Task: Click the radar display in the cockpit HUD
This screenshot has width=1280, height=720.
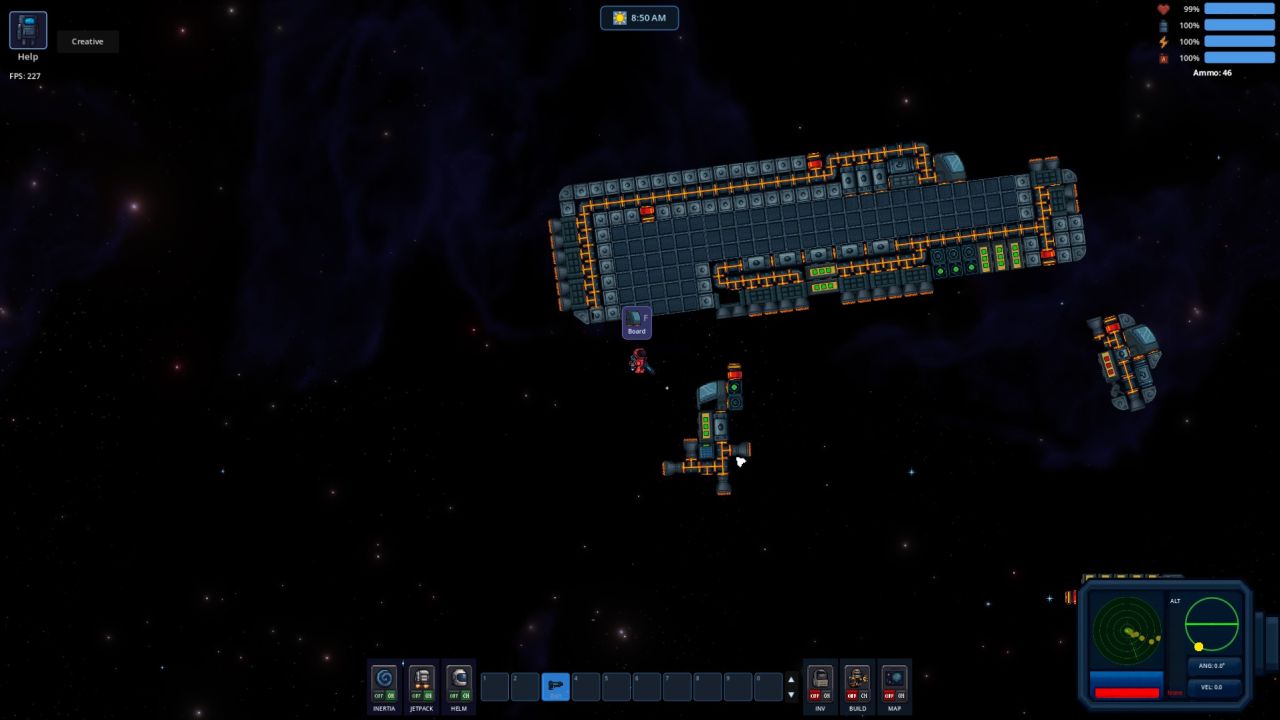Action: (x=1125, y=630)
